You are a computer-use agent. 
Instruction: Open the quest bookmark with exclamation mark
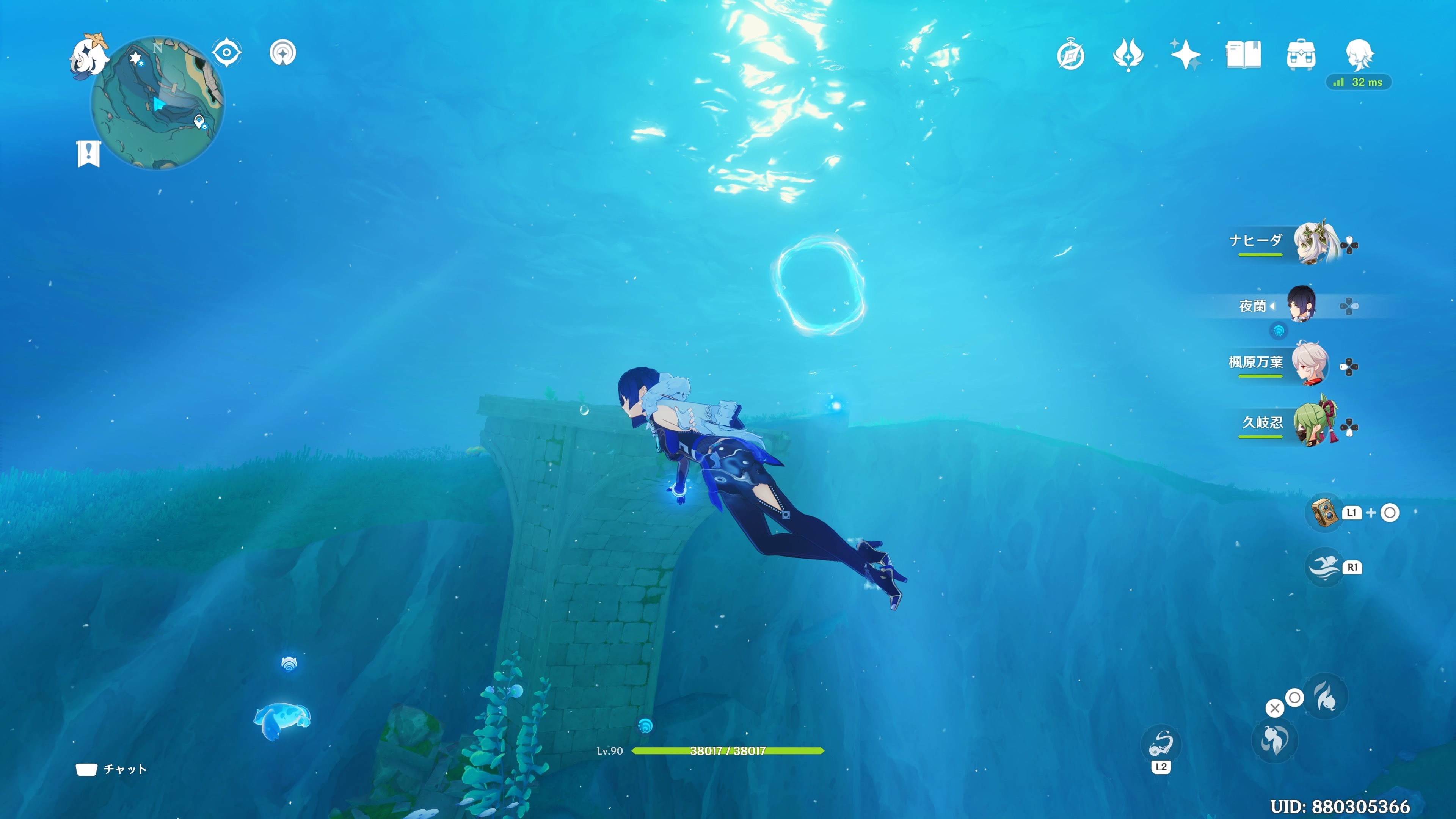88,153
